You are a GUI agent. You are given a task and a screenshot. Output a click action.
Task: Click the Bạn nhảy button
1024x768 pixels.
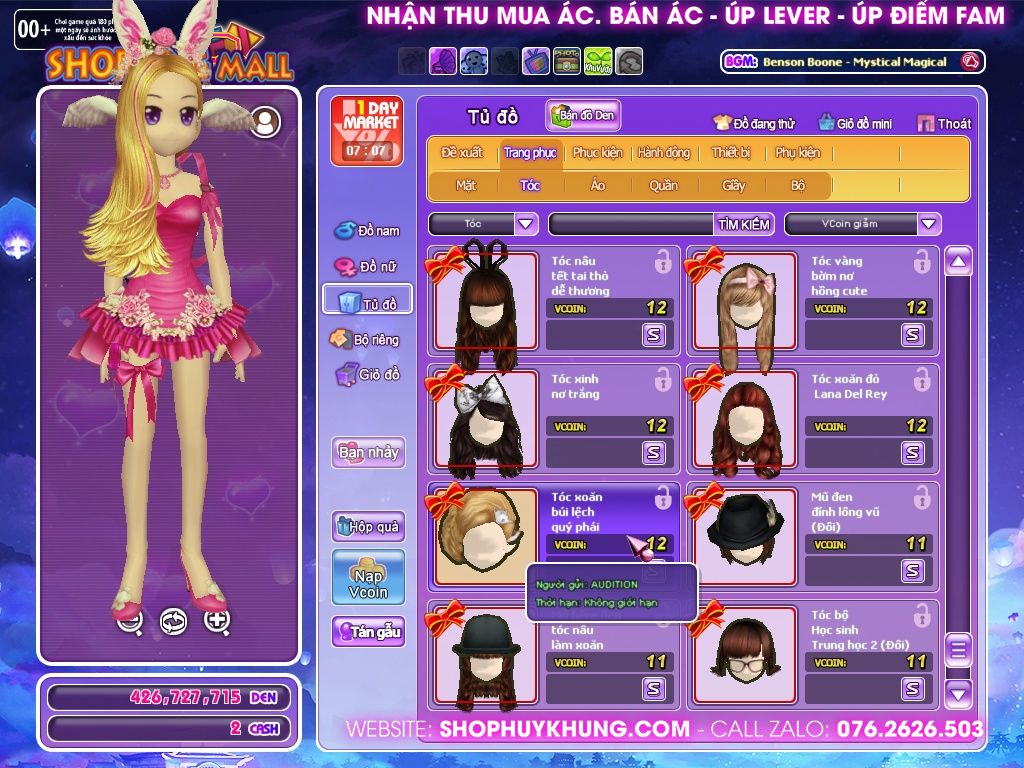[368, 452]
